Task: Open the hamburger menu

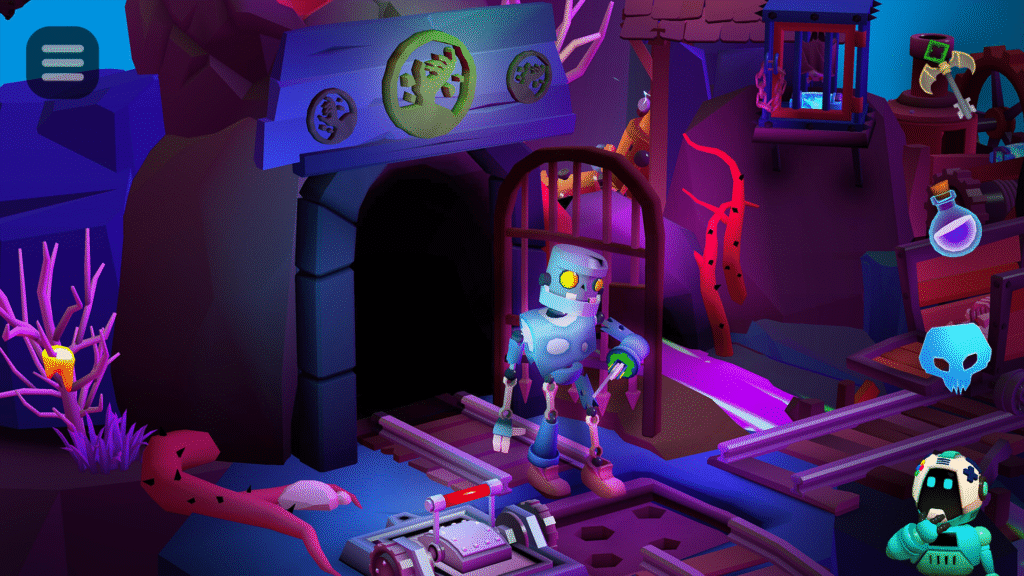Action: pyautogui.click(x=62, y=62)
